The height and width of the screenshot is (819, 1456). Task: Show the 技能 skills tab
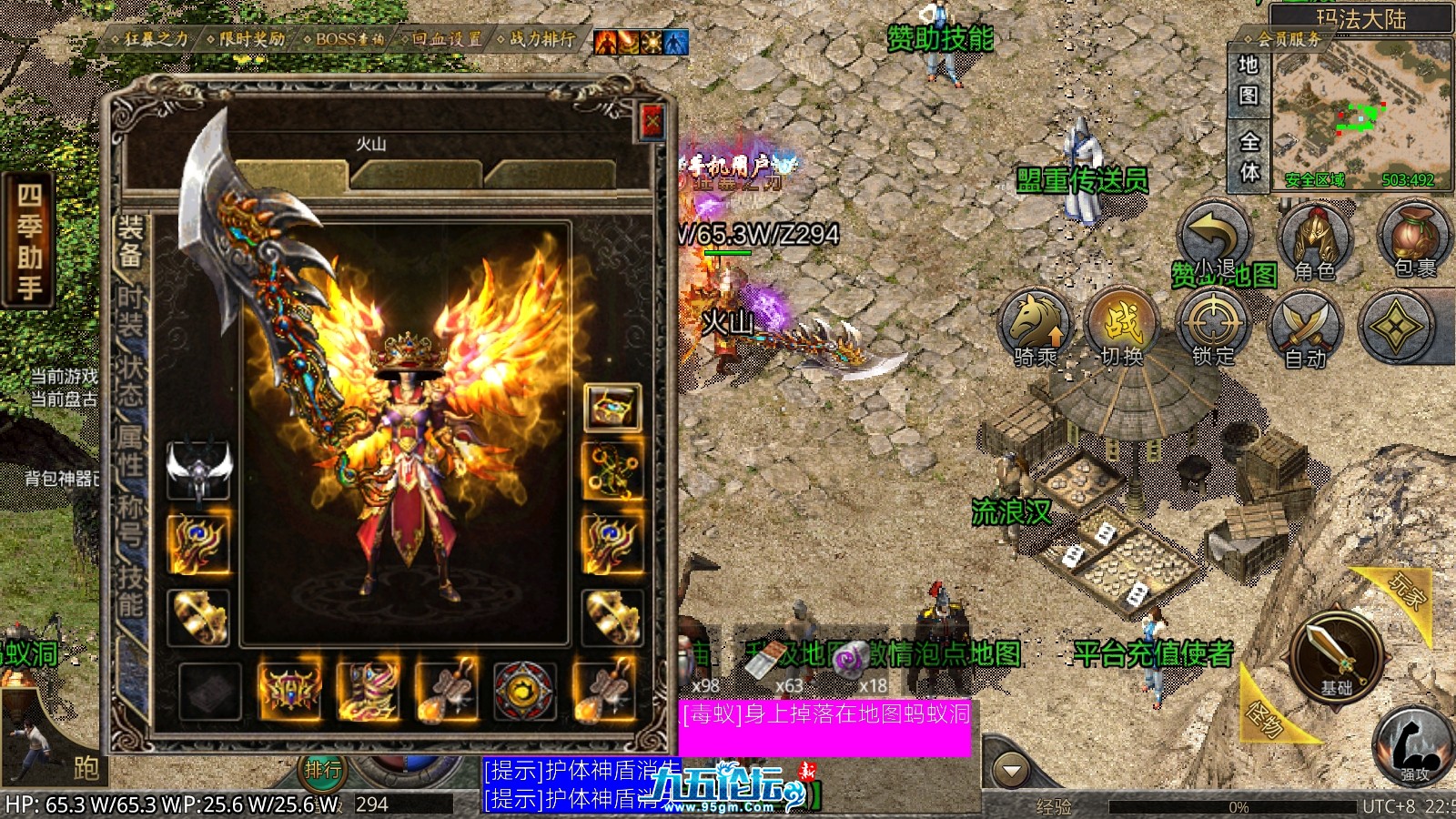(130, 590)
